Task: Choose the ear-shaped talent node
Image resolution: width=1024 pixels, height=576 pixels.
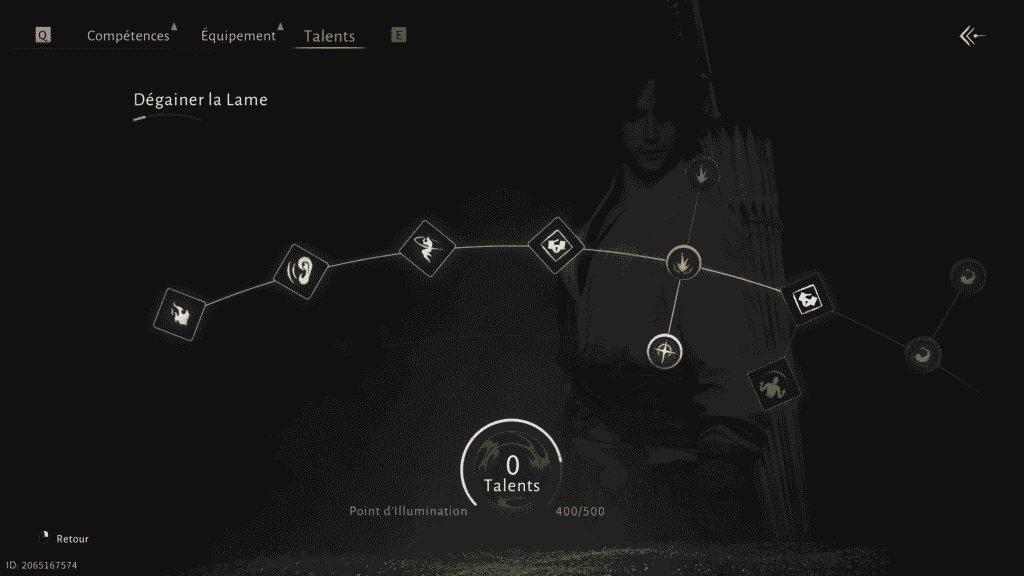Action: tap(301, 270)
